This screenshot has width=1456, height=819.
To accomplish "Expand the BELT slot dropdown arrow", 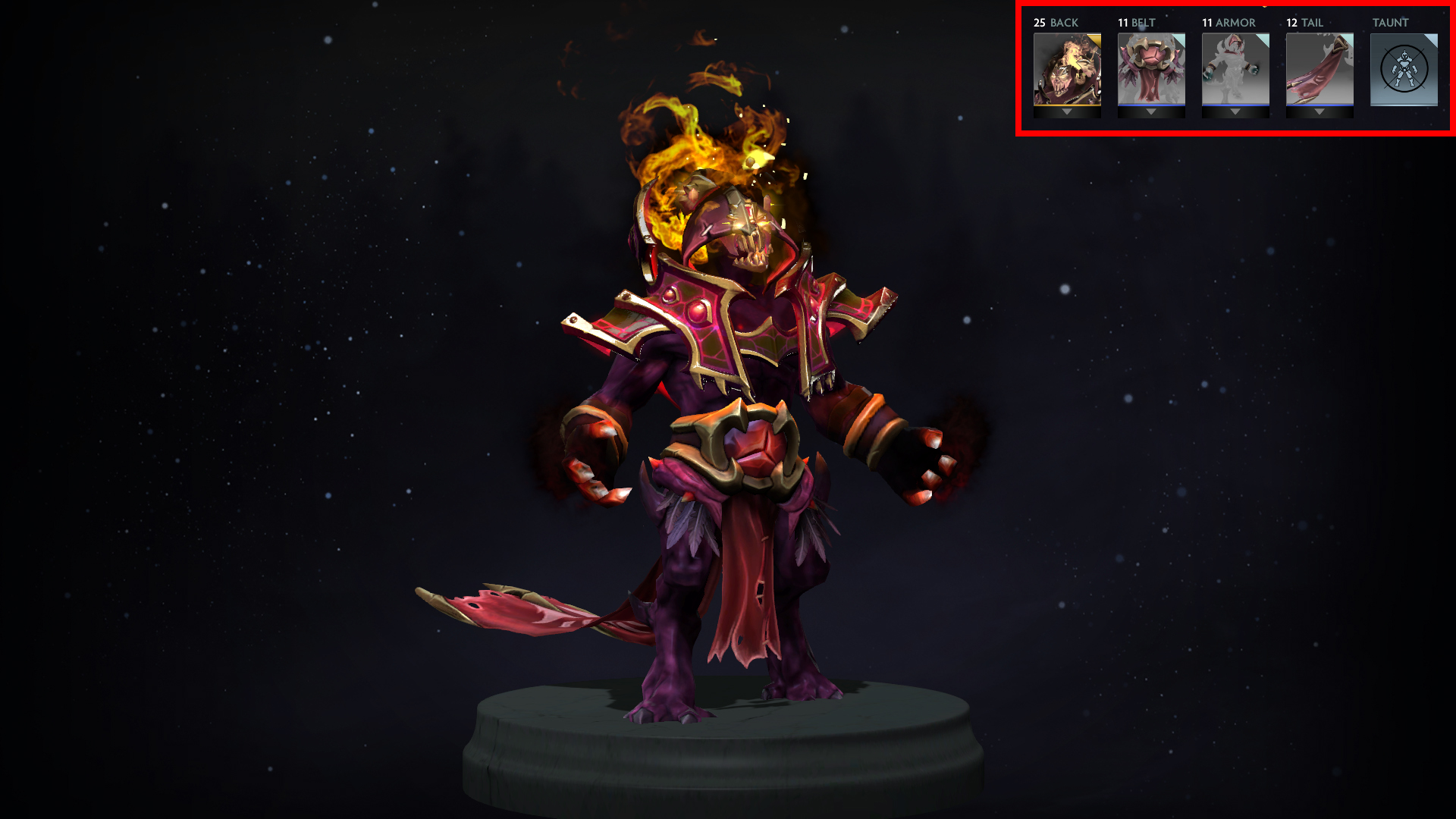I will [1151, 111].
